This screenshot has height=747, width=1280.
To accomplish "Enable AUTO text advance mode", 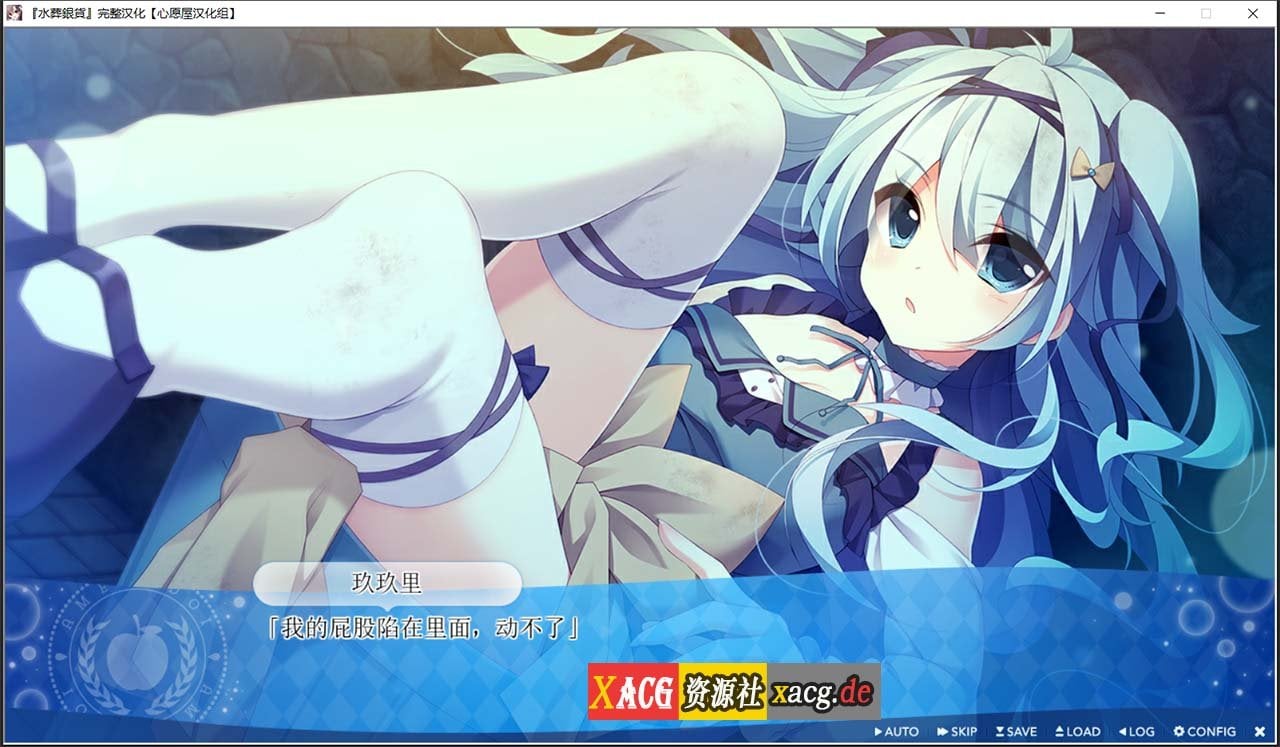I will (x=896, y=732).
